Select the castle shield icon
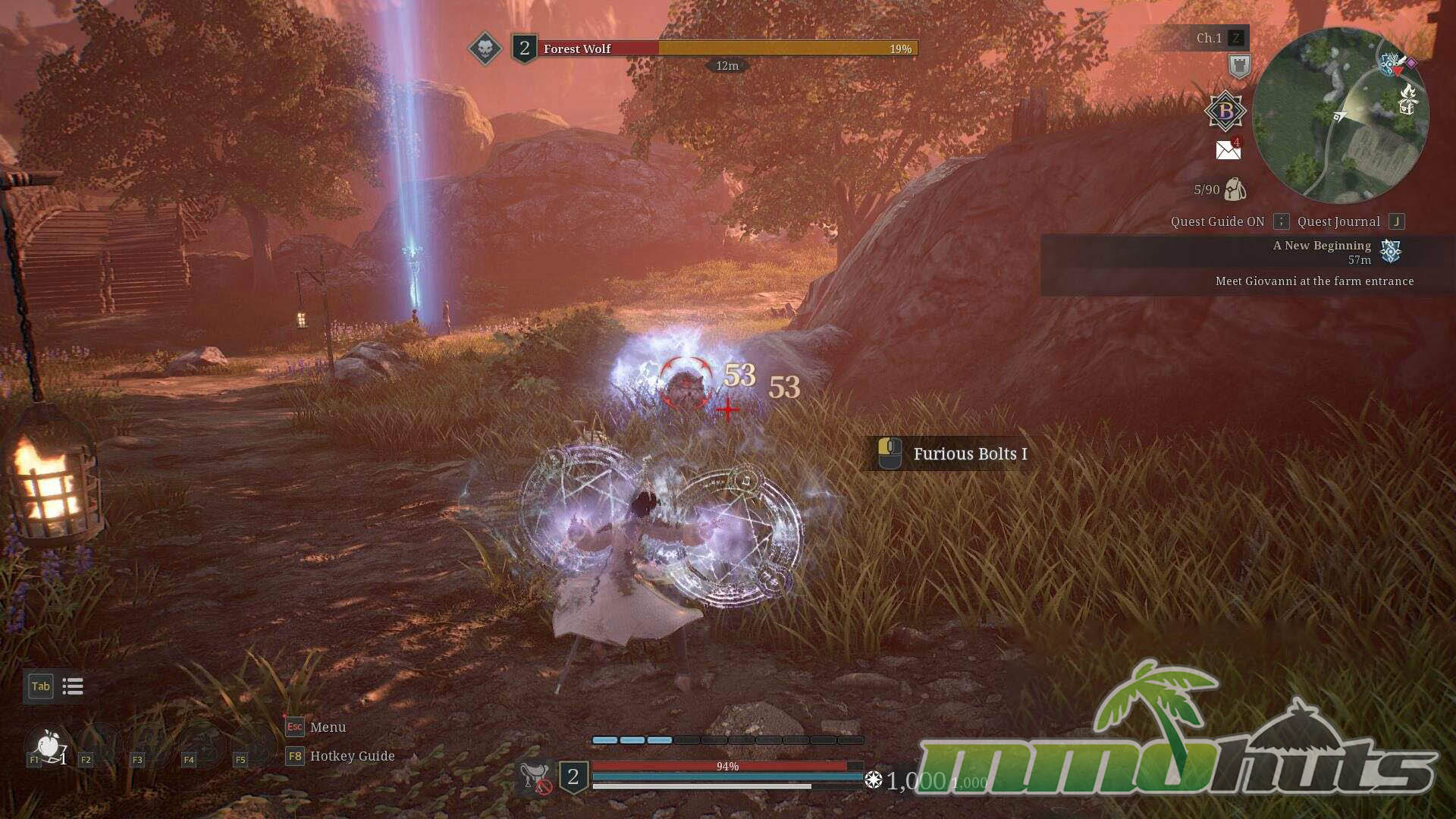The width and height of the screenshot is (1456, 819). tap(1239, 67)
